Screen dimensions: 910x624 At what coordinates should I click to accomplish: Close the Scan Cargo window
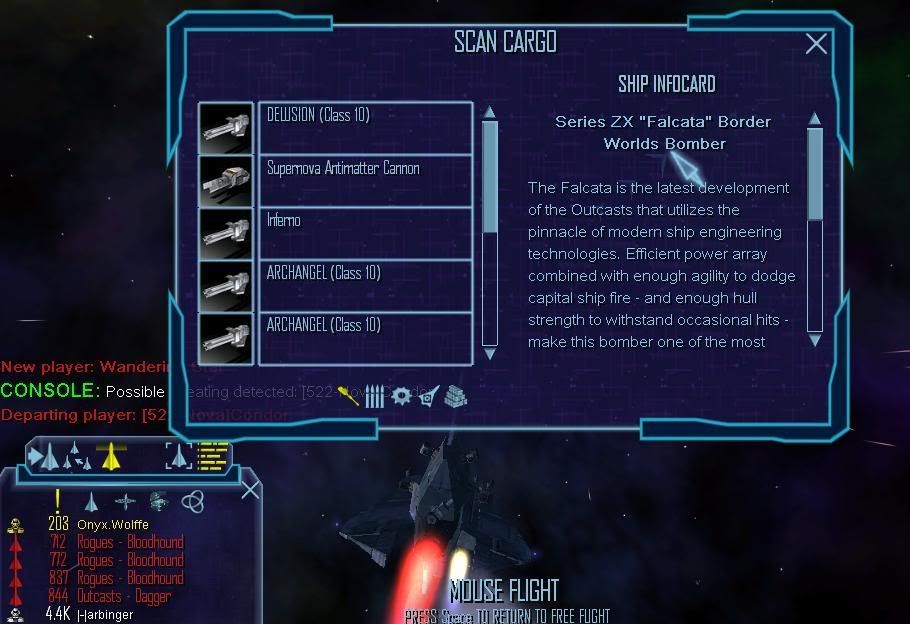(816, 43)
